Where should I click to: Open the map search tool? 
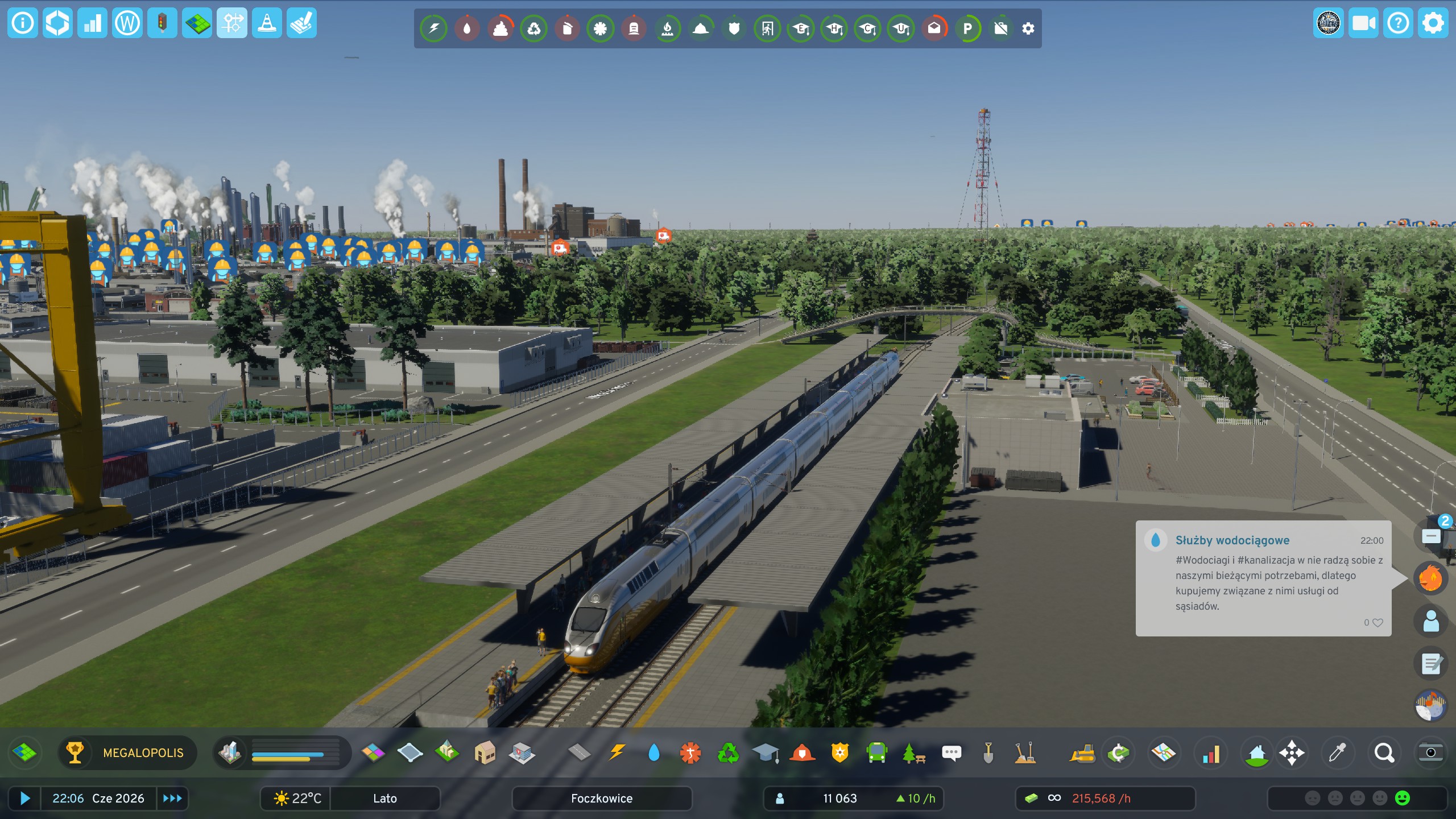click(1384, 752)
